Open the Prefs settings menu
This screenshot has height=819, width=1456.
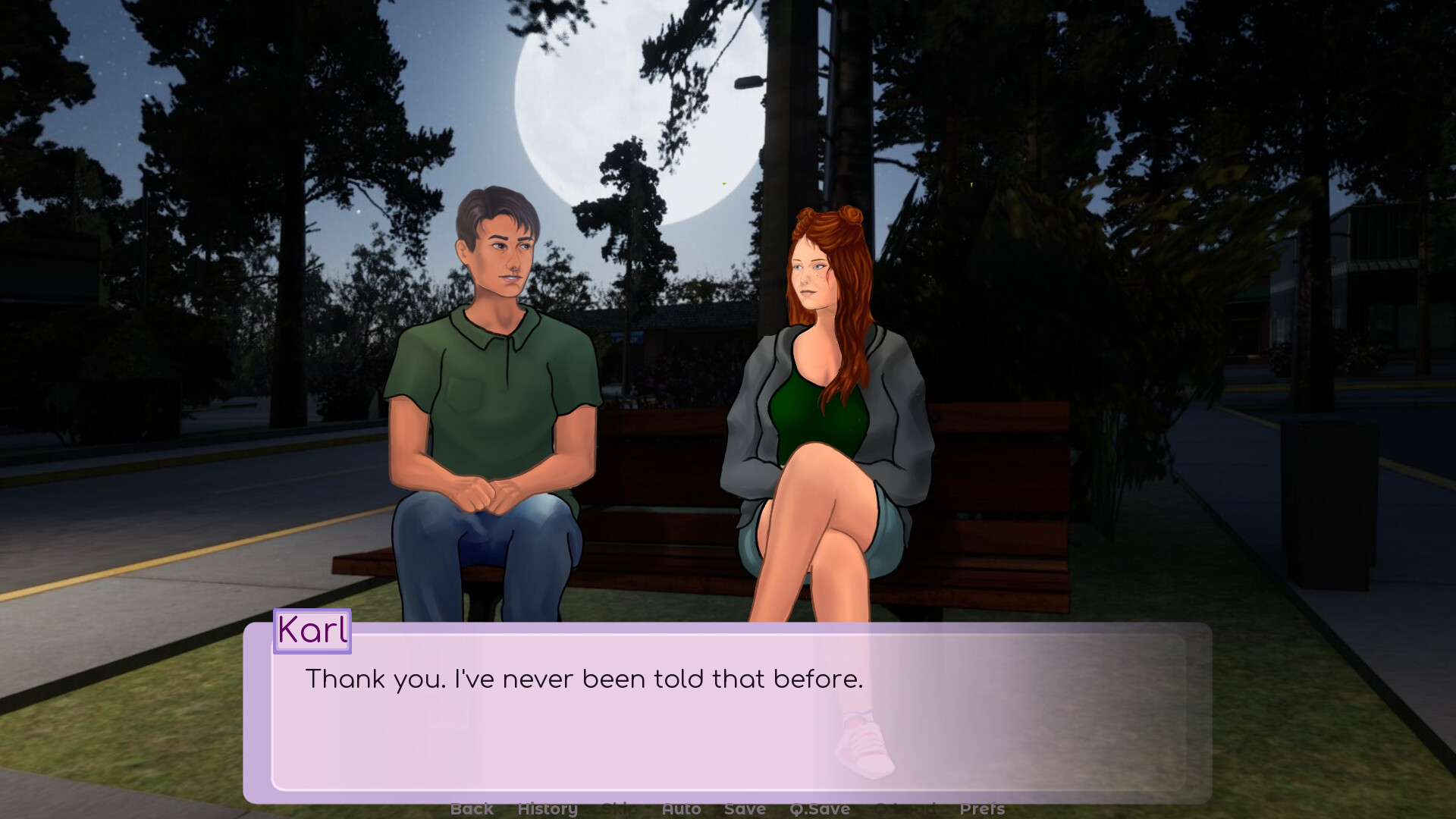pyautogui.click(x=982, y=809)
